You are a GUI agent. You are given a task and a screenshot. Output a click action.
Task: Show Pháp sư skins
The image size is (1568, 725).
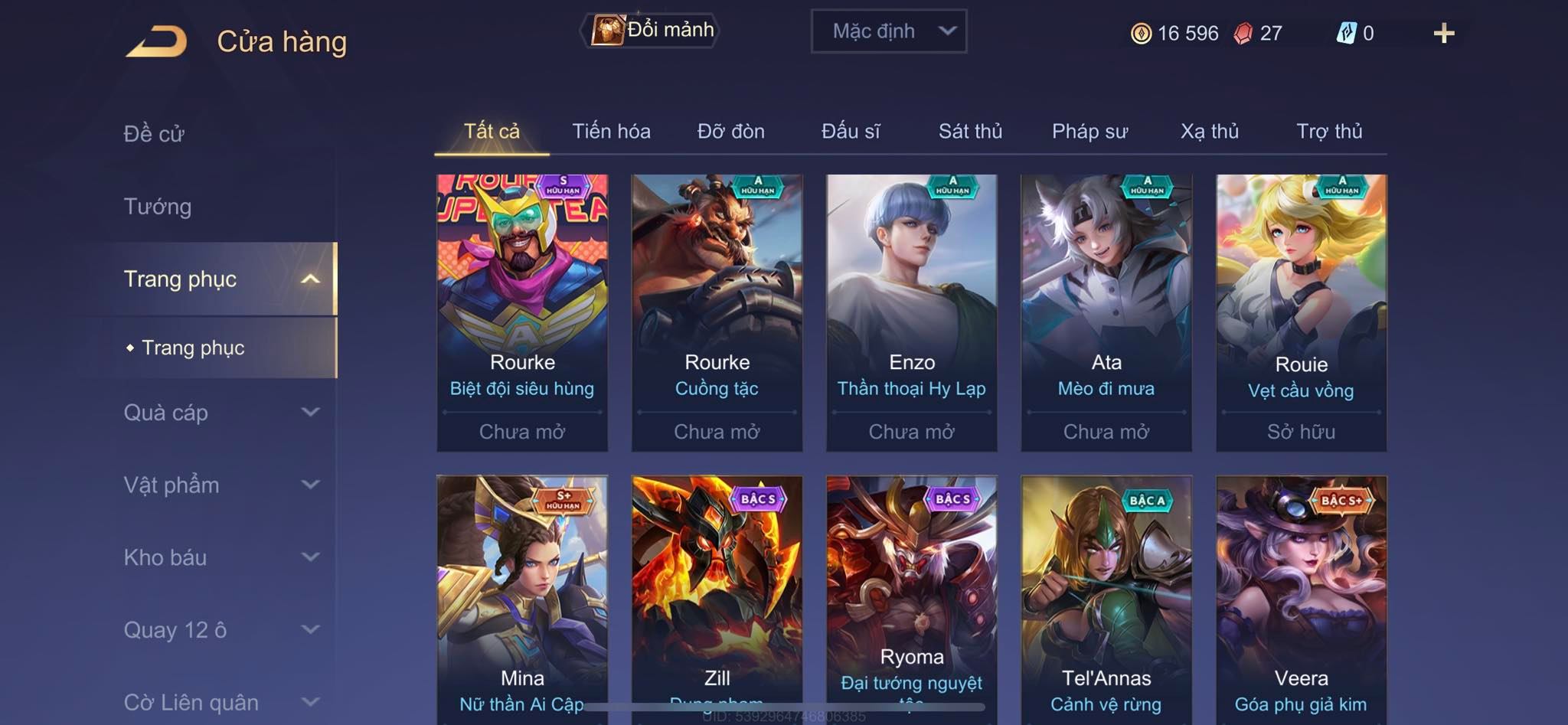1089,132
